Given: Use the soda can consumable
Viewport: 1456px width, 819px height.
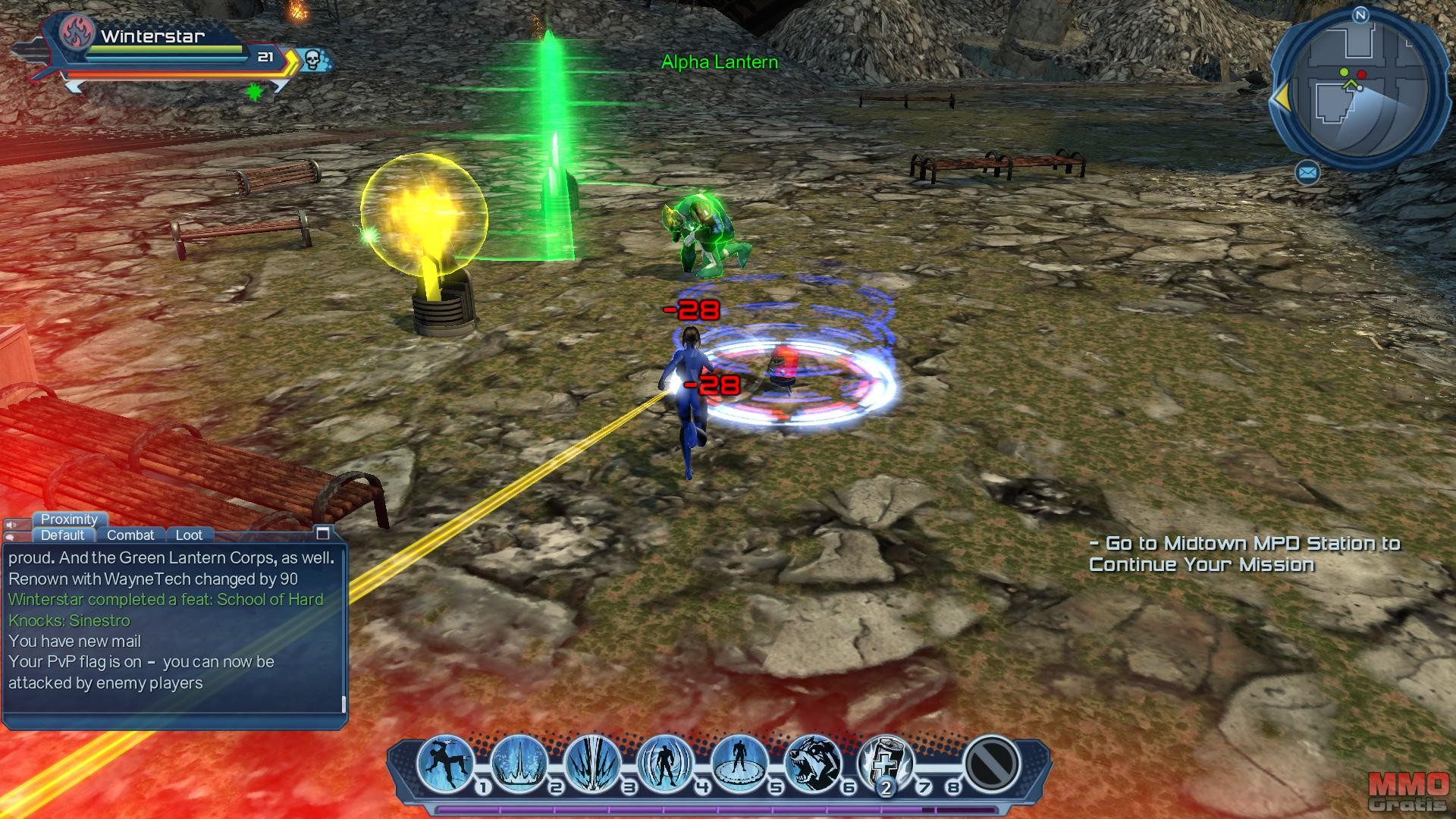Looking at the screenshot, I should click(885, 762).
